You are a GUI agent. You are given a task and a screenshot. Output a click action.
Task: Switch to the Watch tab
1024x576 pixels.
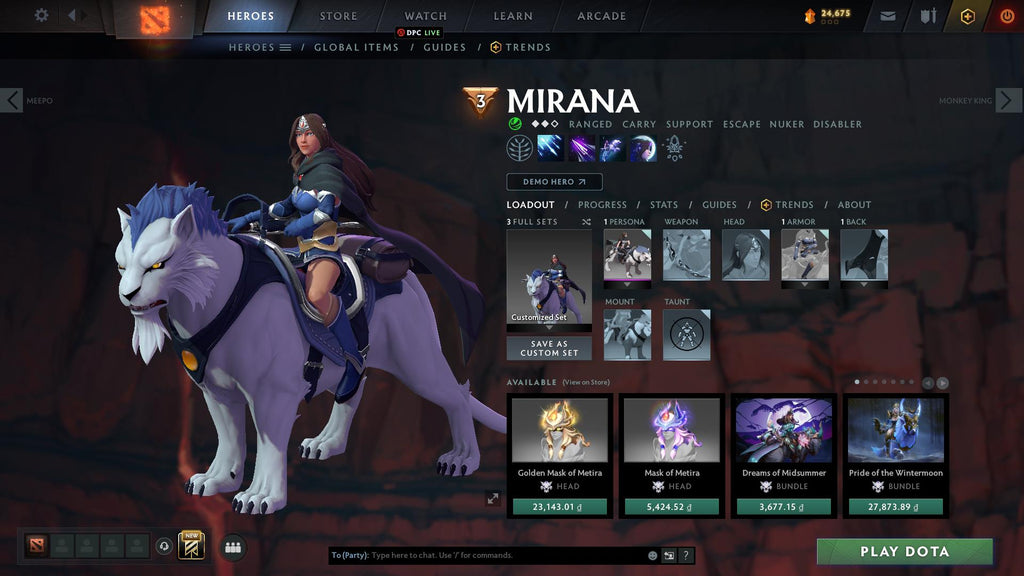click(x=425, y=16)
